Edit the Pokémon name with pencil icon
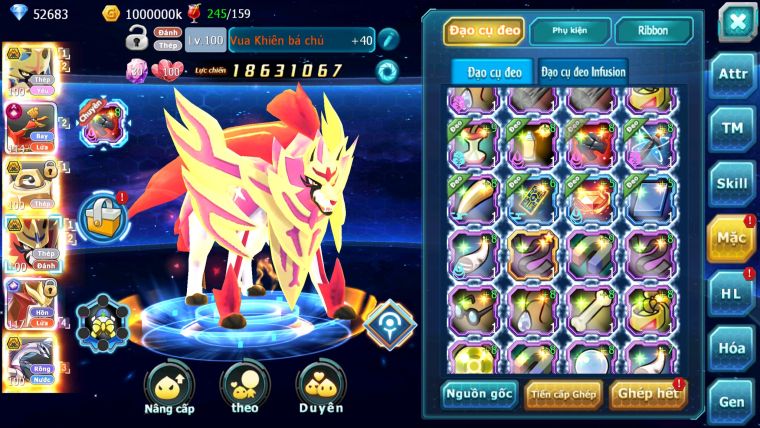This screenshot has width=760, height=428. click(x=388, y=40)
